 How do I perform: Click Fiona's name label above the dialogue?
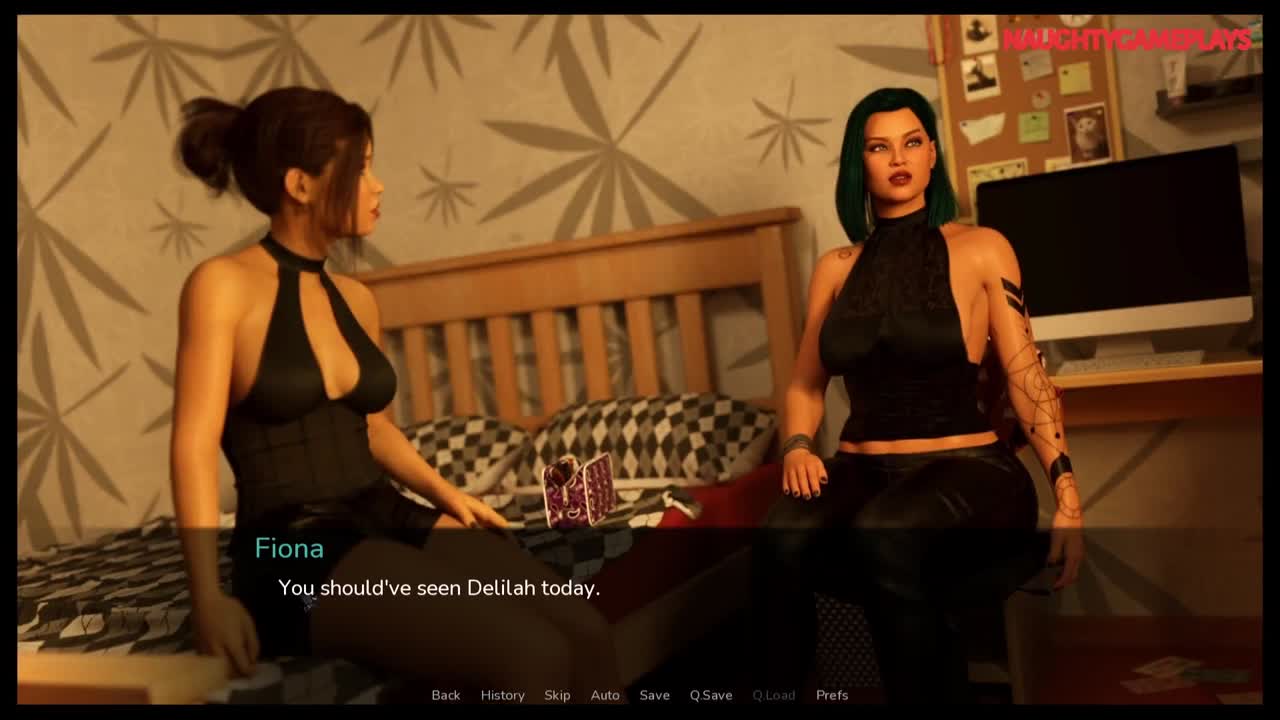pos(288,548)
